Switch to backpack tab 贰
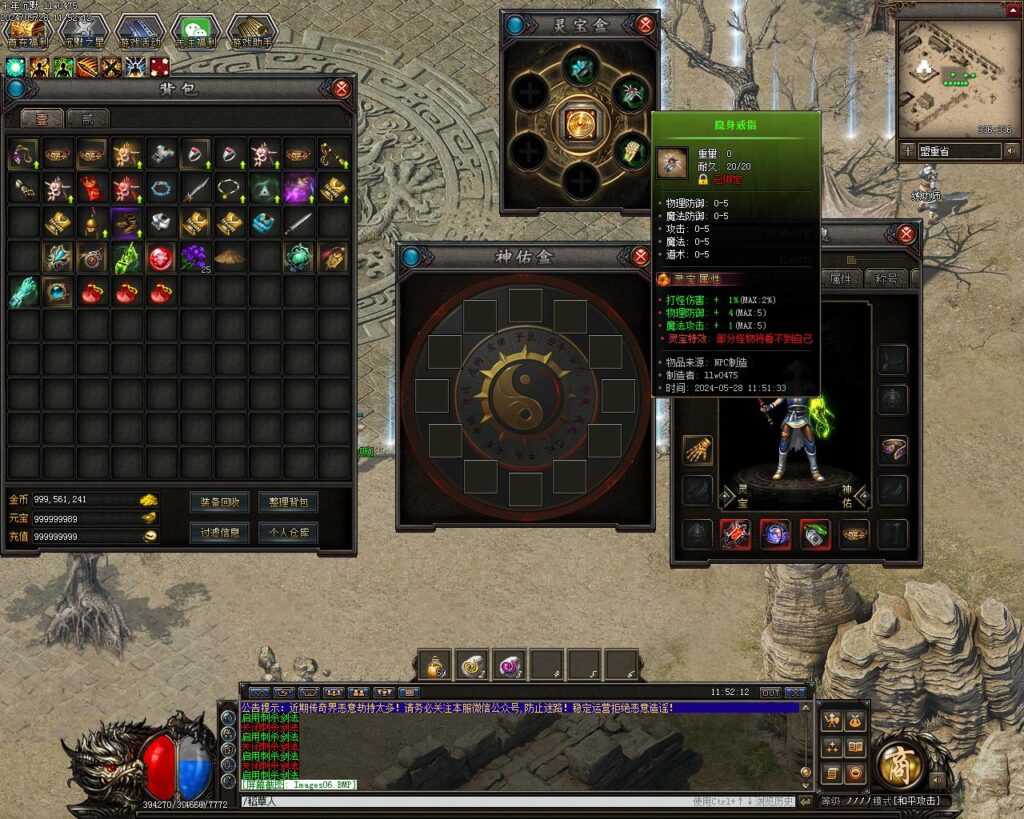 point(88,118)
